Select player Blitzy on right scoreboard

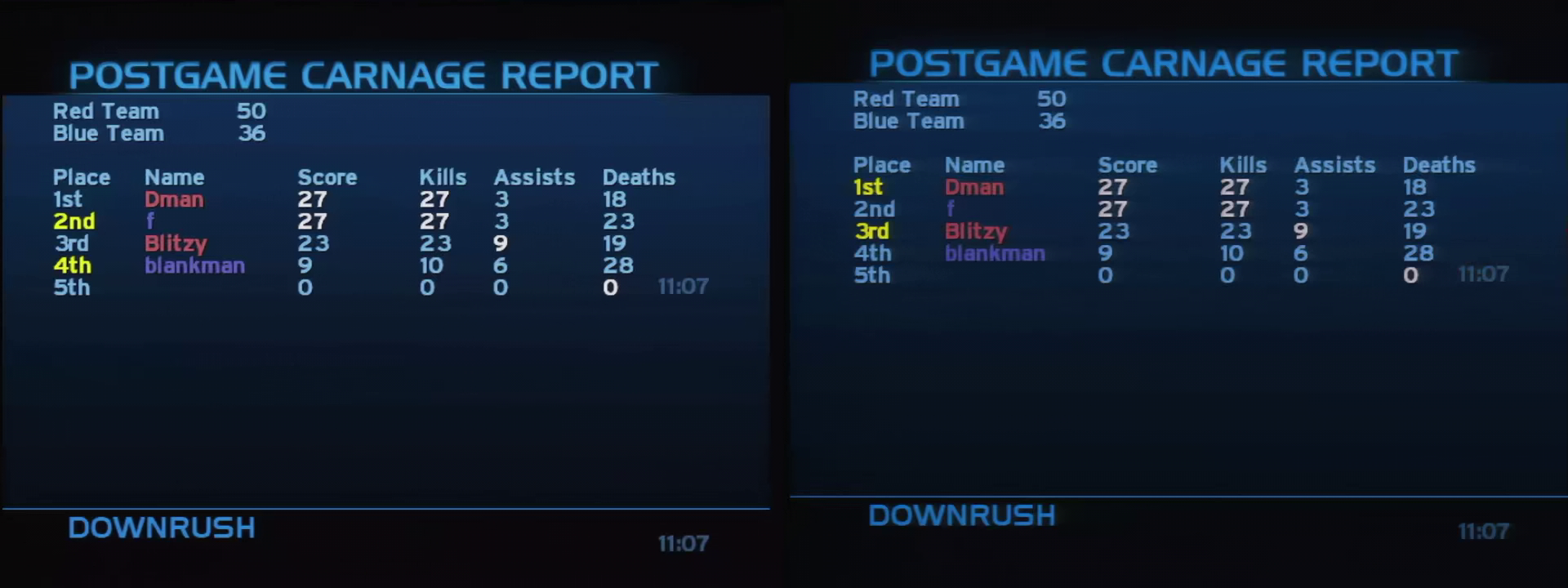coord(975,232)
